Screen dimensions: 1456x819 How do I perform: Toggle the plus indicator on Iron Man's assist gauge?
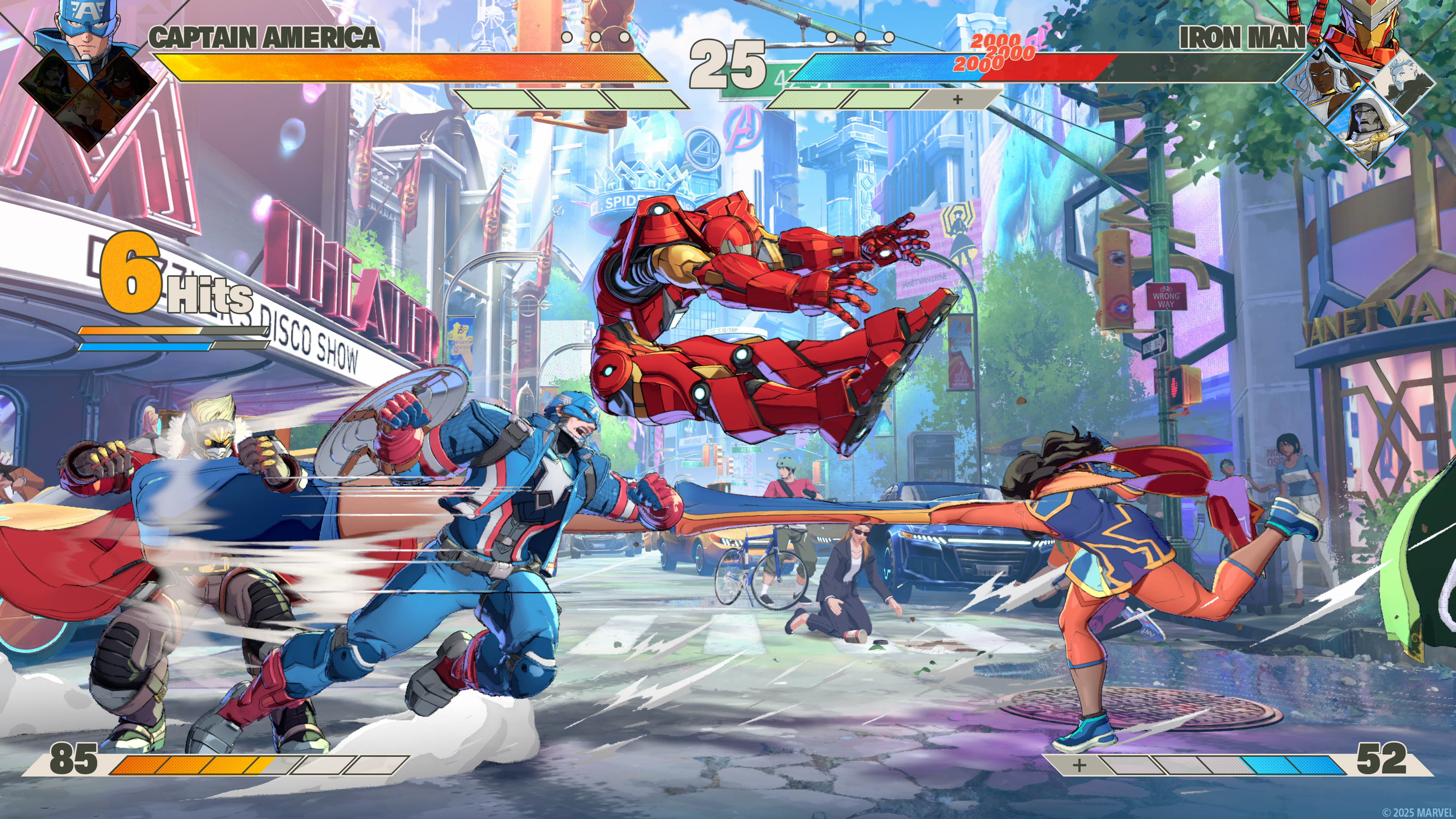point(957,100)
